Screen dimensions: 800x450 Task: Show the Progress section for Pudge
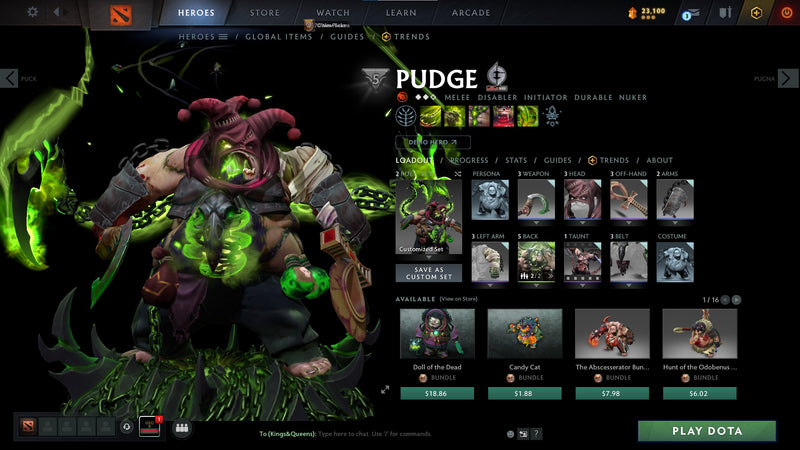pos(469,160)
